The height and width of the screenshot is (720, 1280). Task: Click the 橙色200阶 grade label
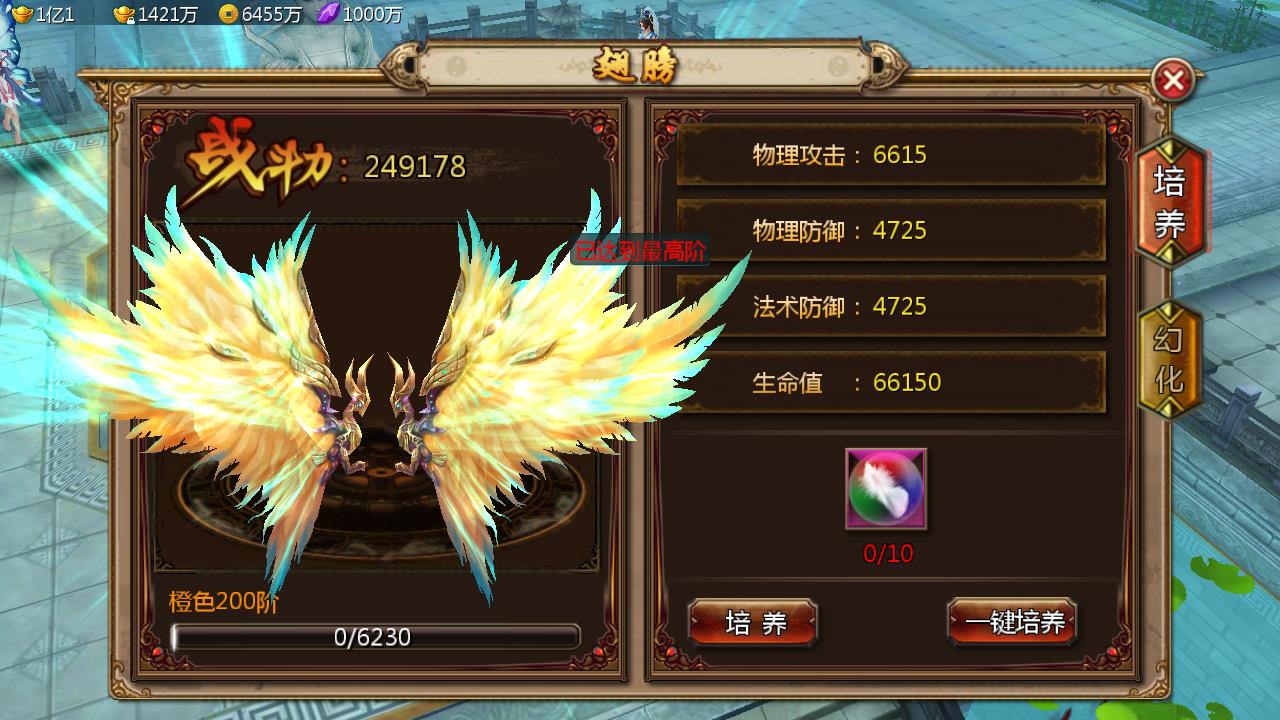[x=222, y=600]
